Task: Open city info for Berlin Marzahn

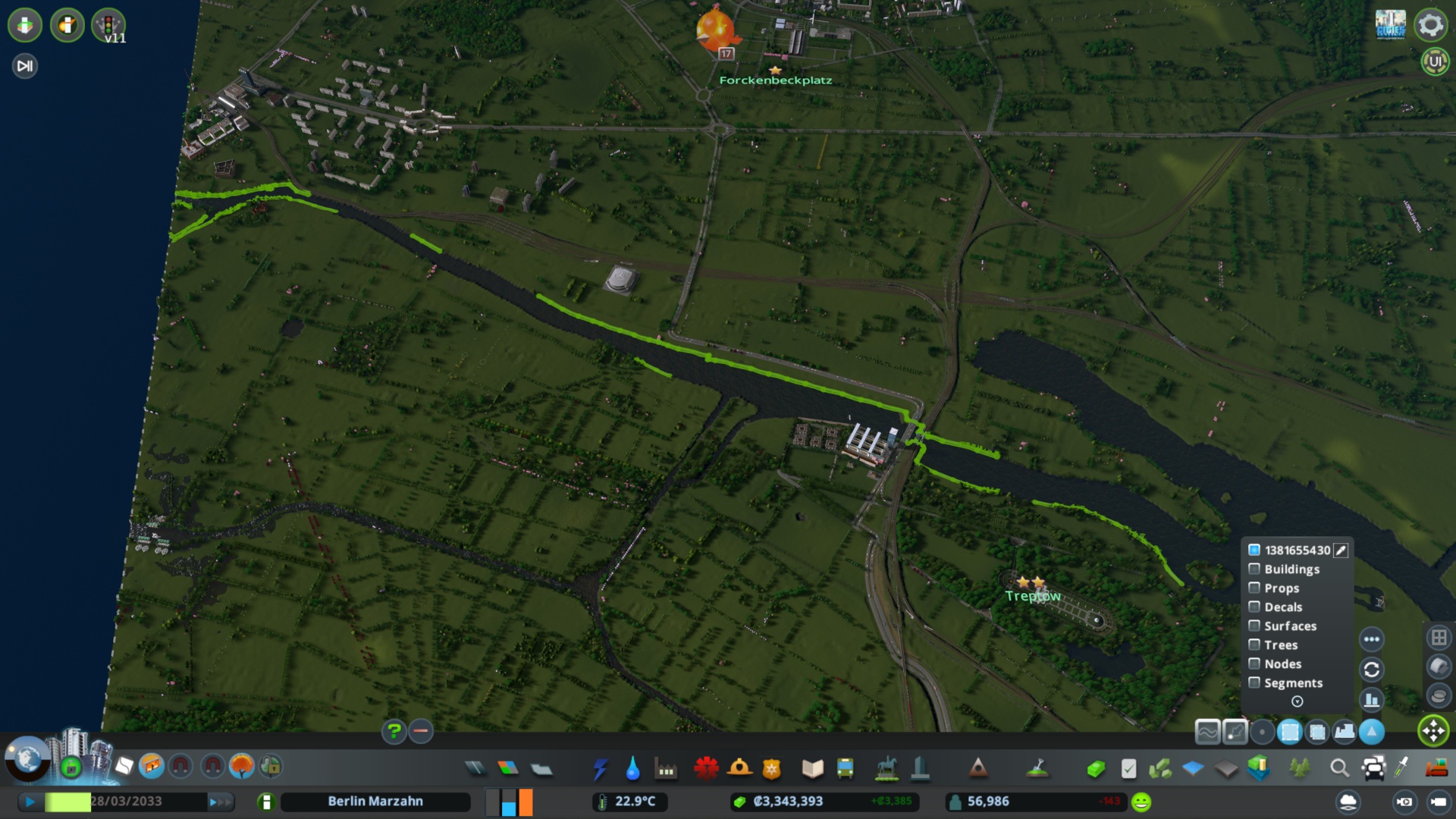Action: [x=375, y=802]
